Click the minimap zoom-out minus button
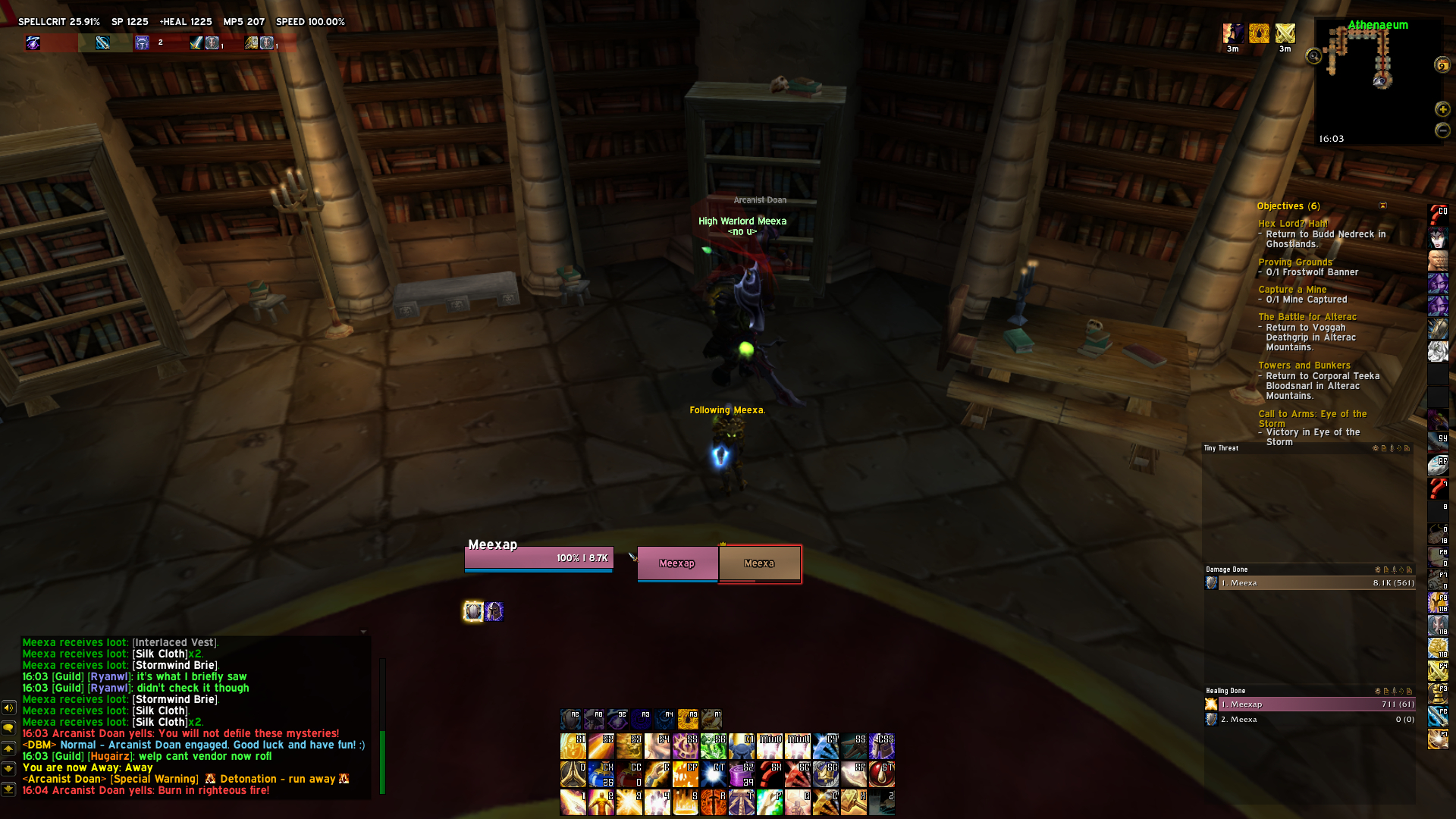This screenshot has height=819, width=1456. pyautogui.click(x=1442, y=130)
